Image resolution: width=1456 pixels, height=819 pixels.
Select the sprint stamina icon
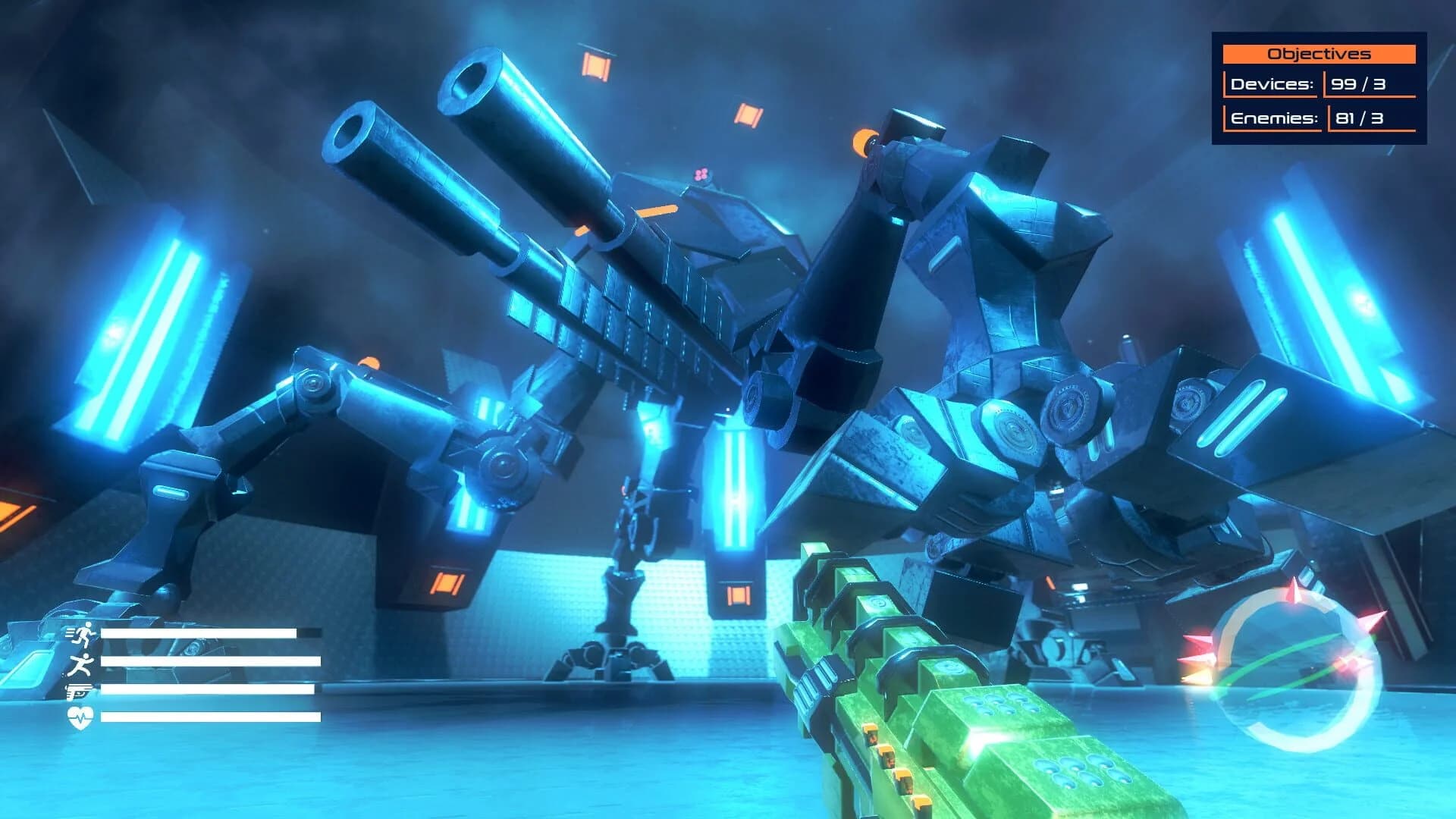click(x=86, y=635)
